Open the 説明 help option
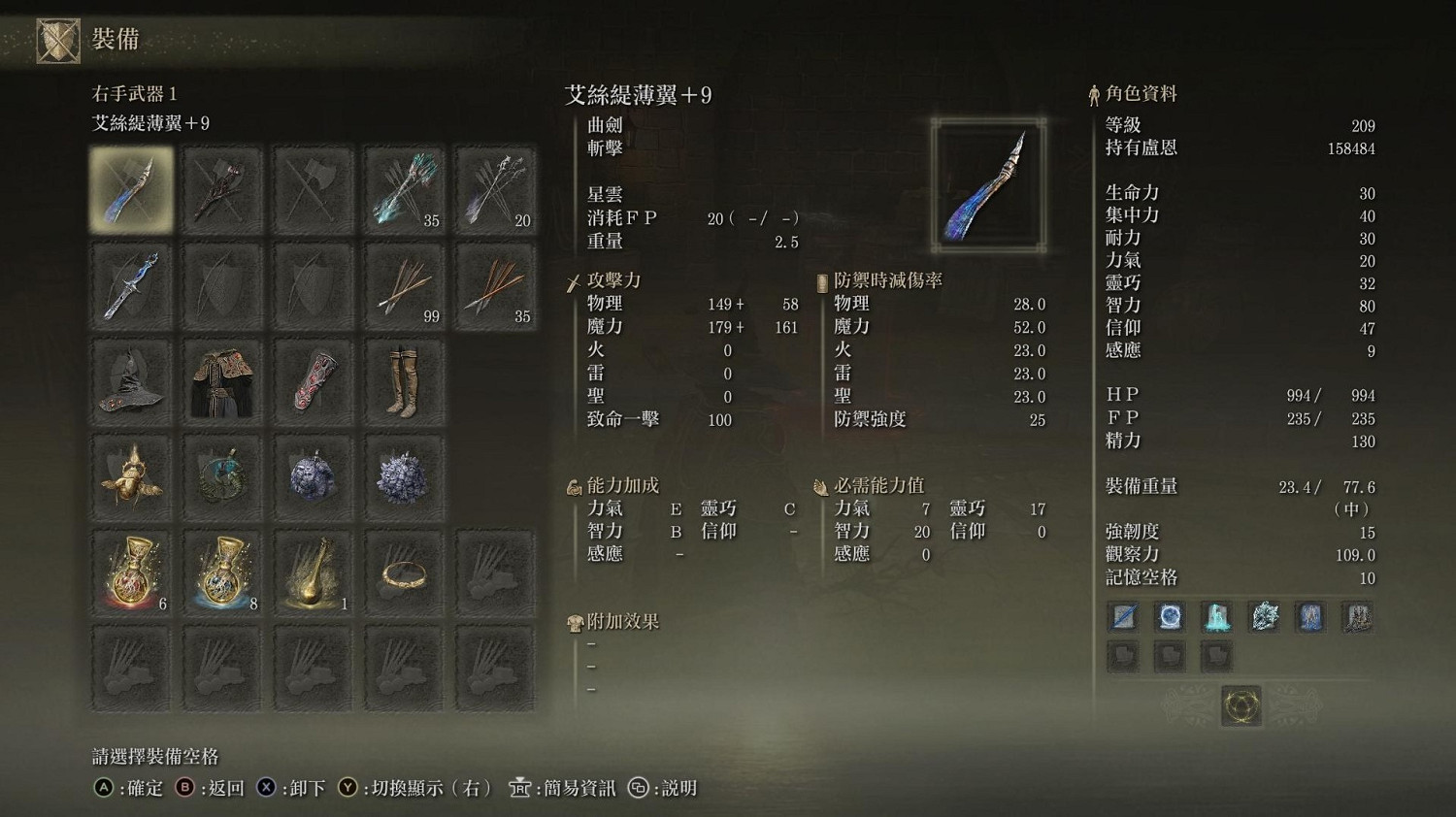The height and width of the screenshot is (817, 1456). (x=680, y=789)
